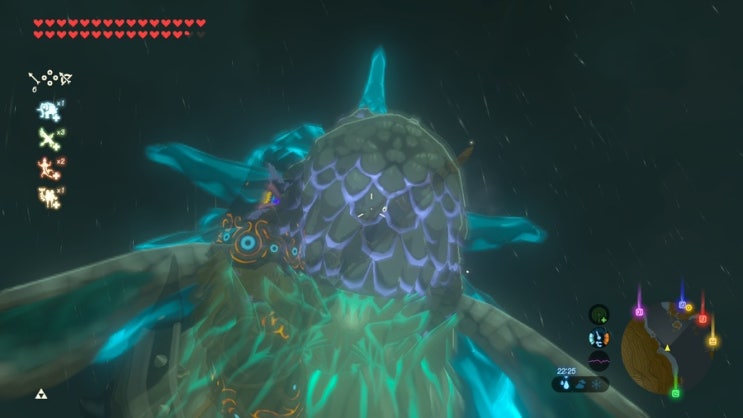743x418 pixels.
Task: Click the small Triforce icon
Action: pos(41,394)
